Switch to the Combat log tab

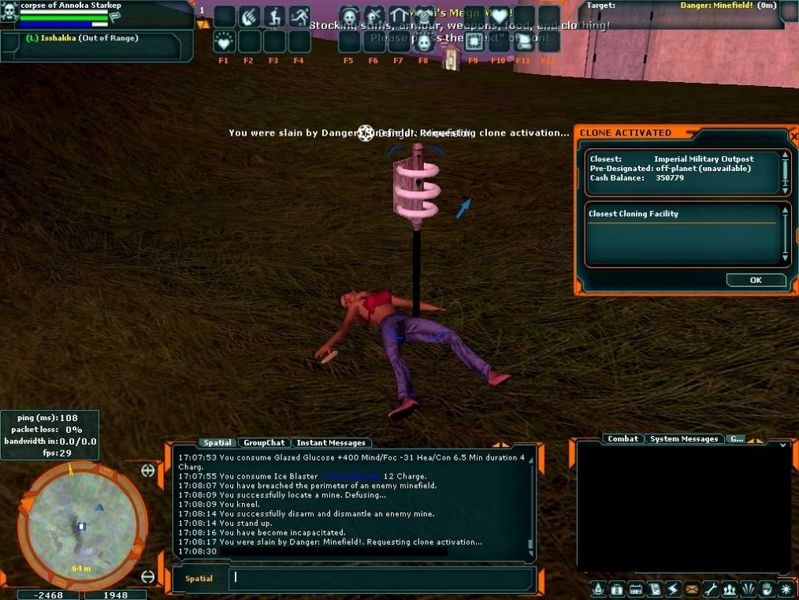[x=623, y=439]
